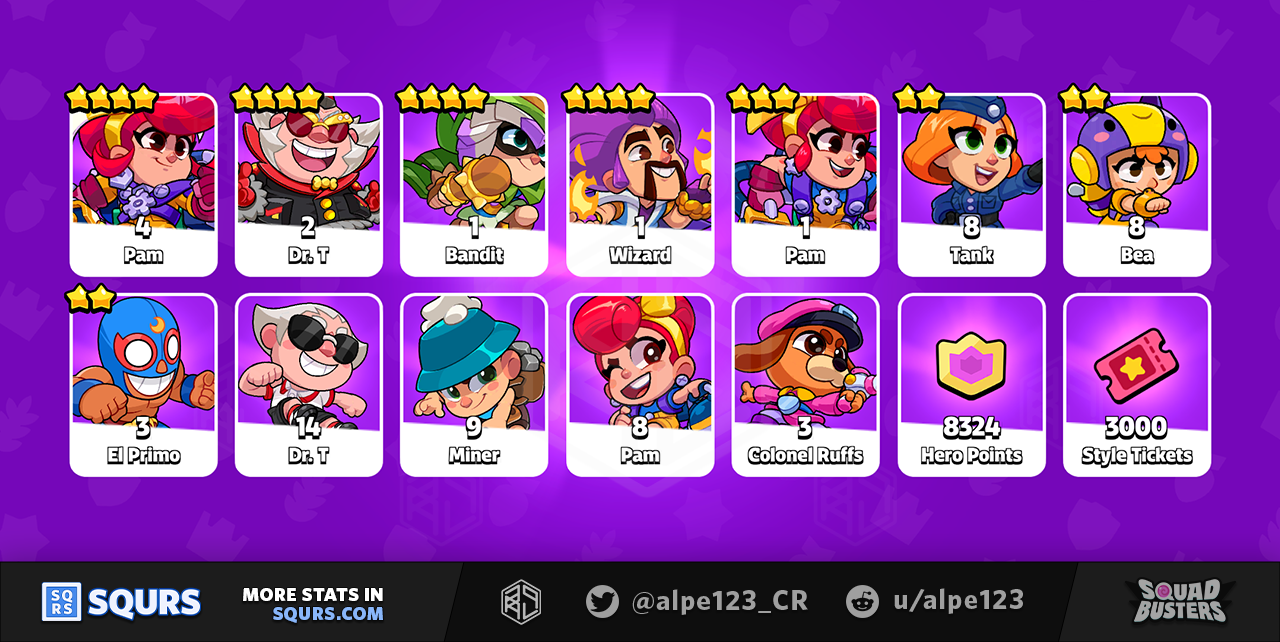Select the starless Pam card showing 8
The width and height of the screenshot is (1280, 642).
(640, 385)
